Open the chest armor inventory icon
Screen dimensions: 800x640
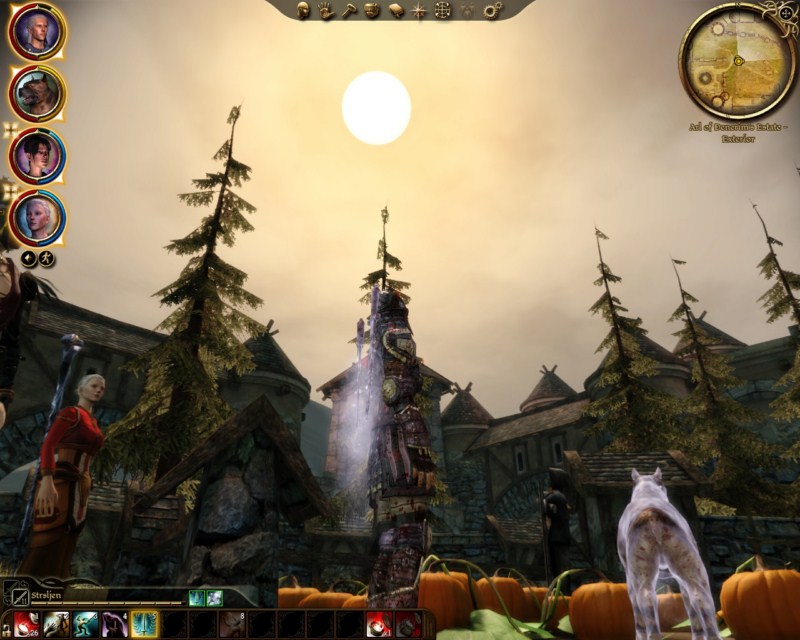[371, 11]
